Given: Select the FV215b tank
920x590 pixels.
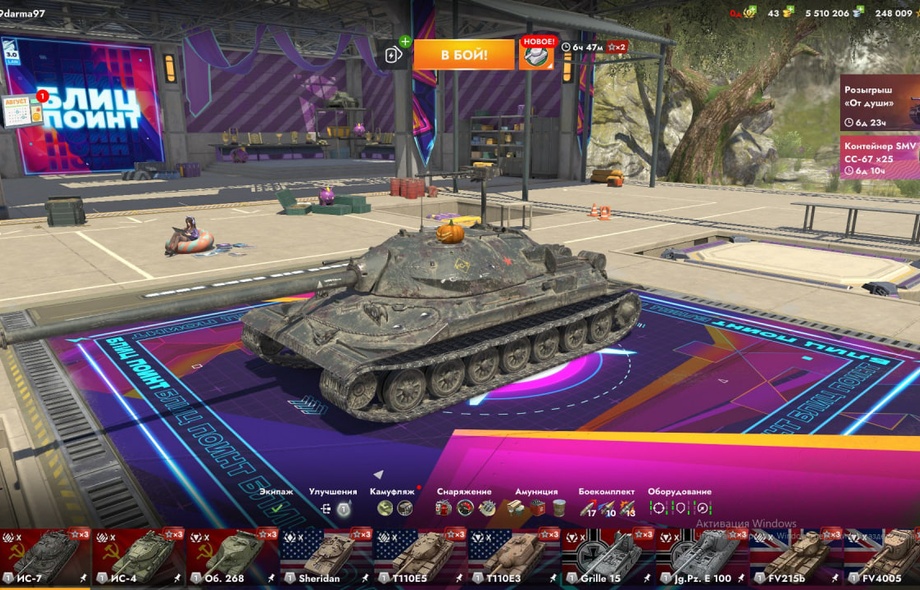Looking at the screenshot, I should [x=796, y=558].
